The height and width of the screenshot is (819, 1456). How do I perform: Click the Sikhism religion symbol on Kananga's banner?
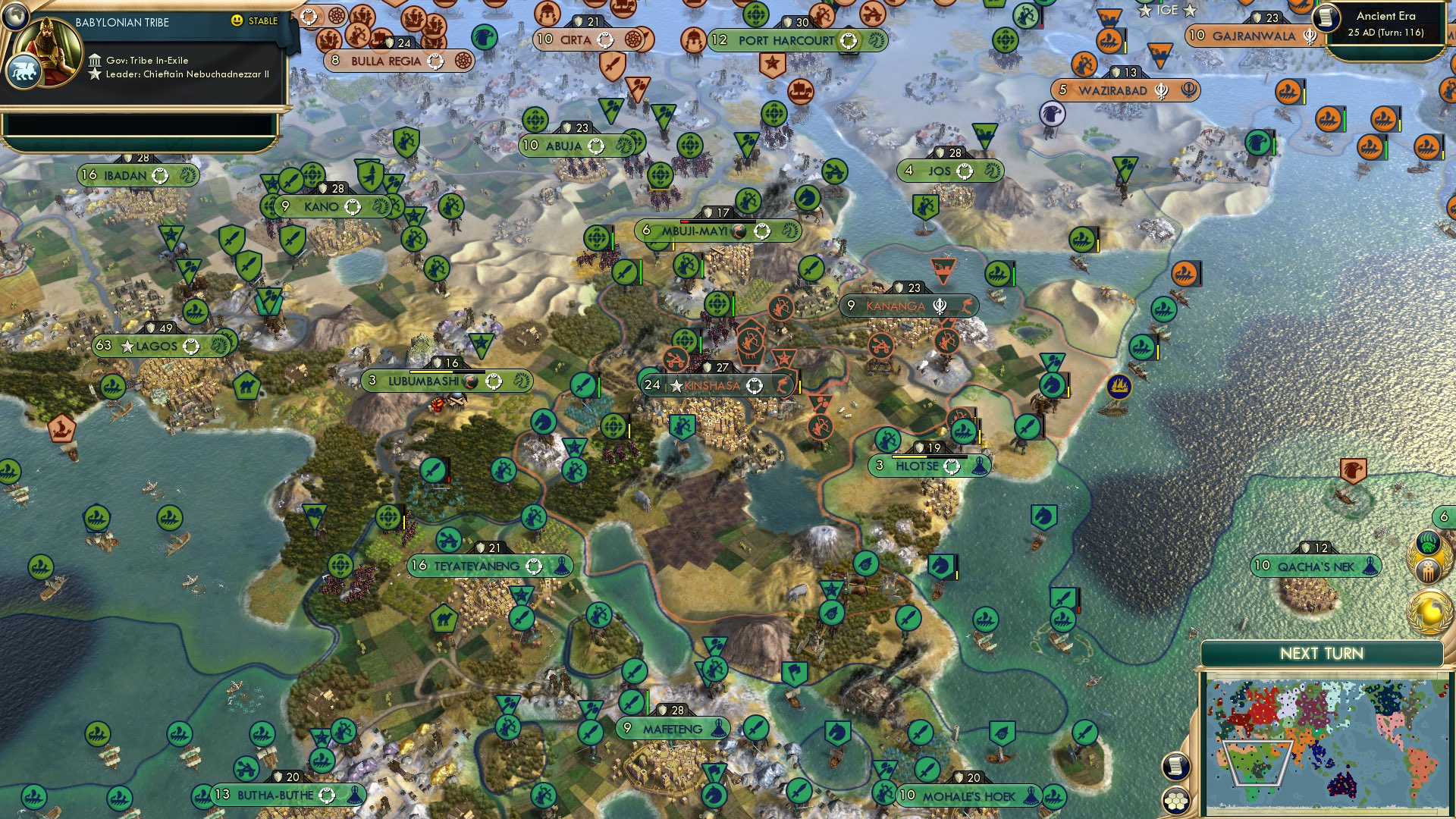pyautogui.click(x=941, y=305)
